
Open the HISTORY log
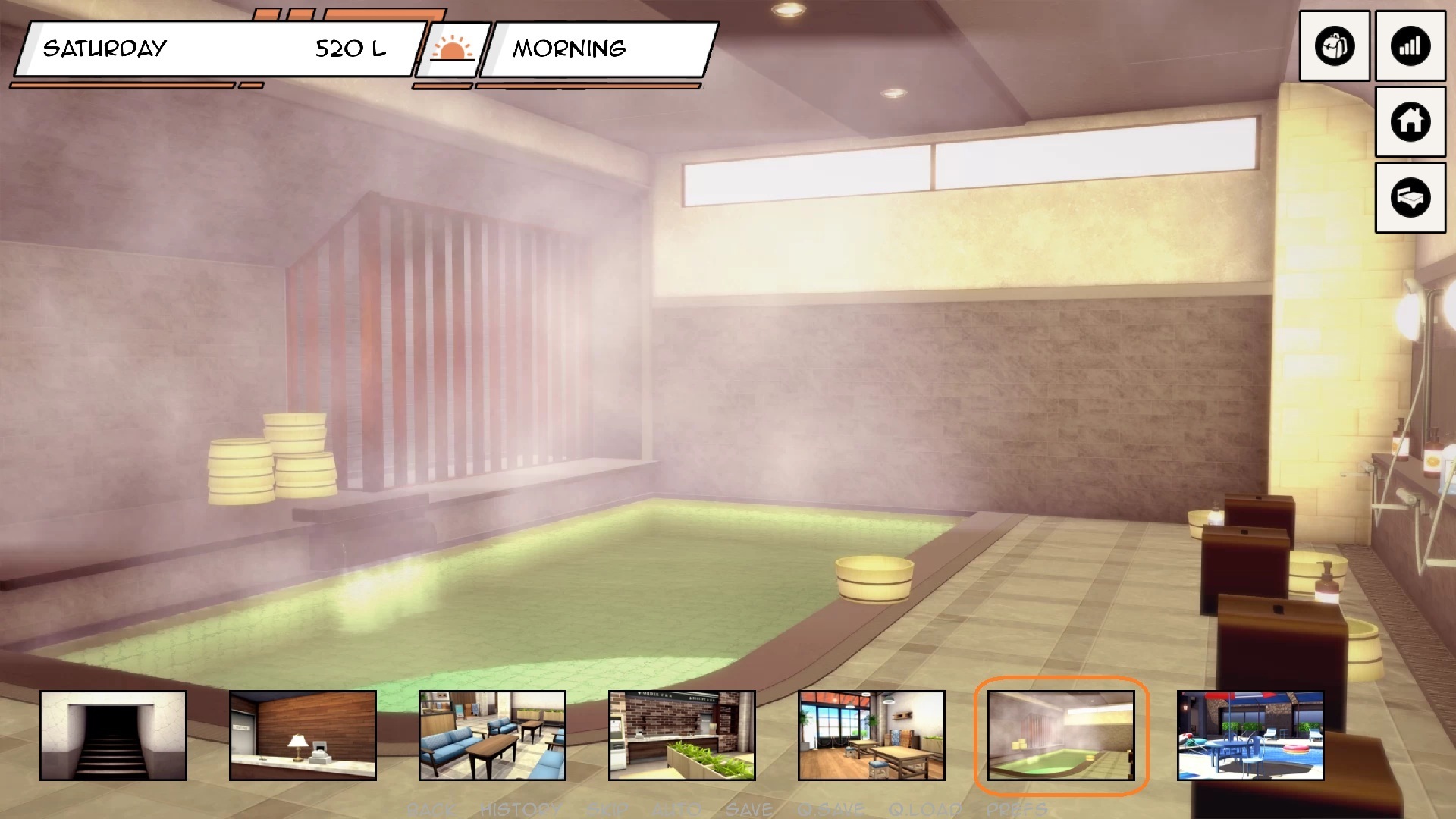[x=521, y=810]
